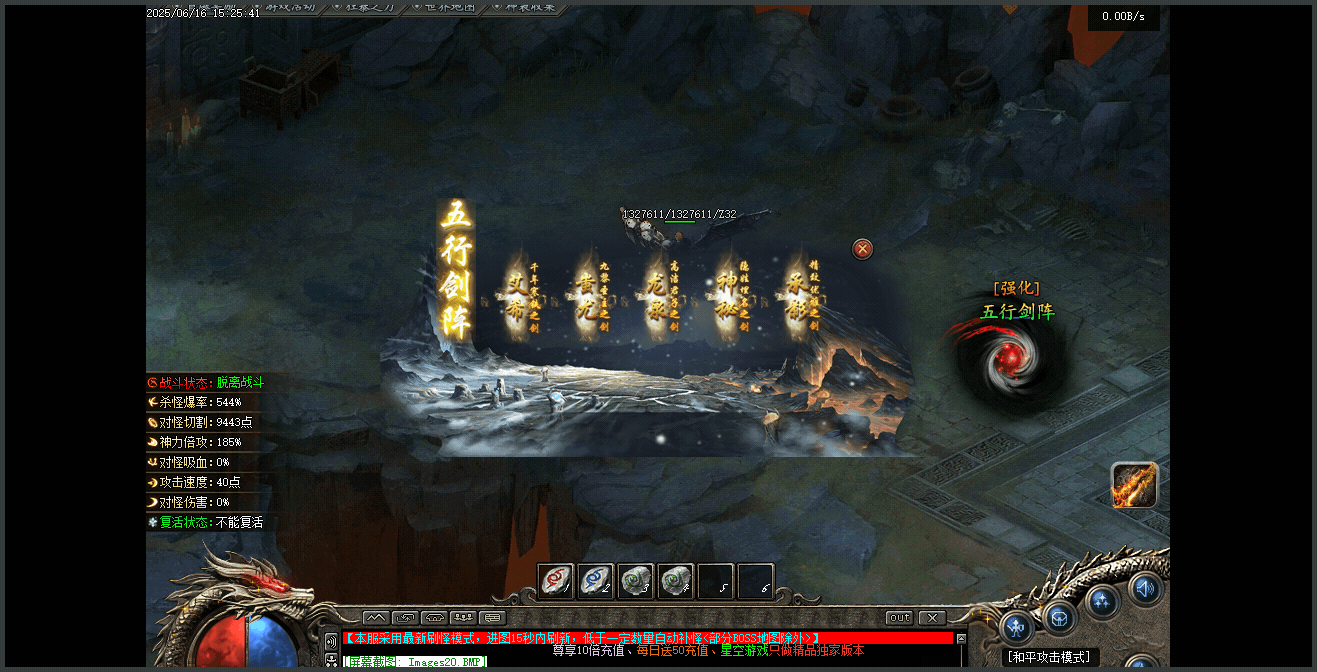
Task: Choose the 神秘 sword option
Action: tap(727, 296)
